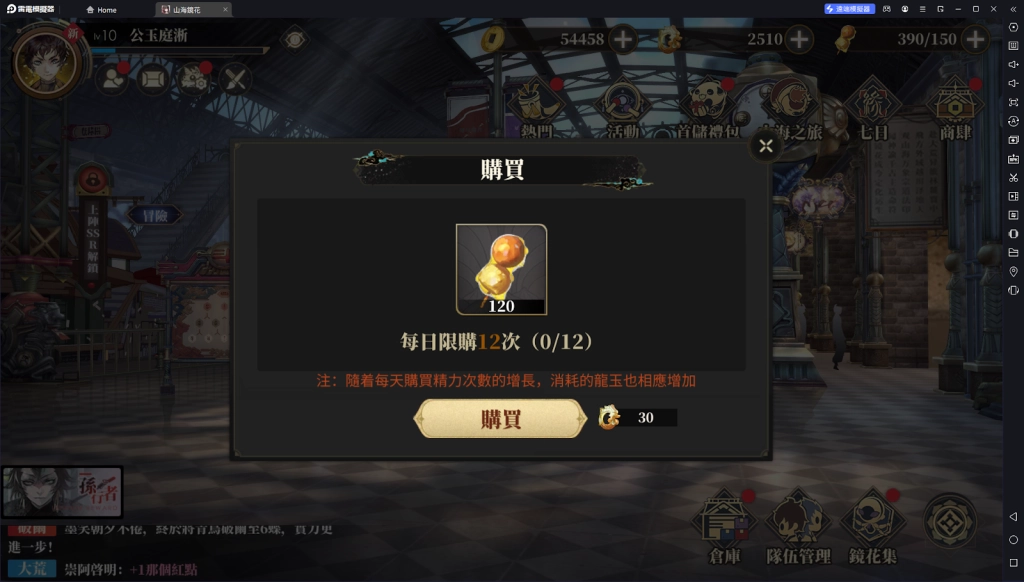Close the purchase dialog
1024x582 pixels.
pos(766,147)
